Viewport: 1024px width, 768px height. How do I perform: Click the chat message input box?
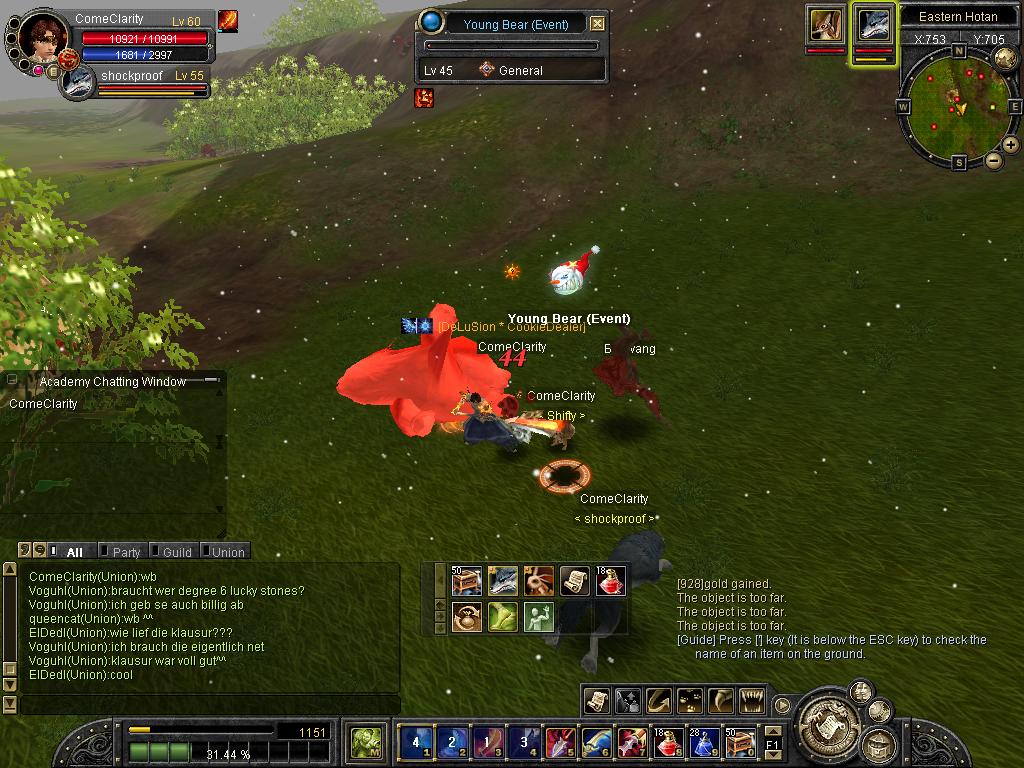point(208,705)
